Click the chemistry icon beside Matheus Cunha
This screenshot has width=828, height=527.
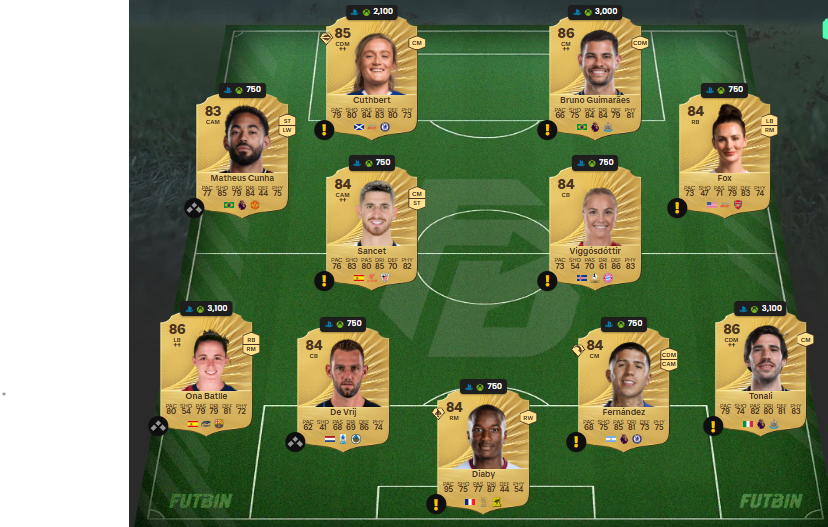(194, 207)
